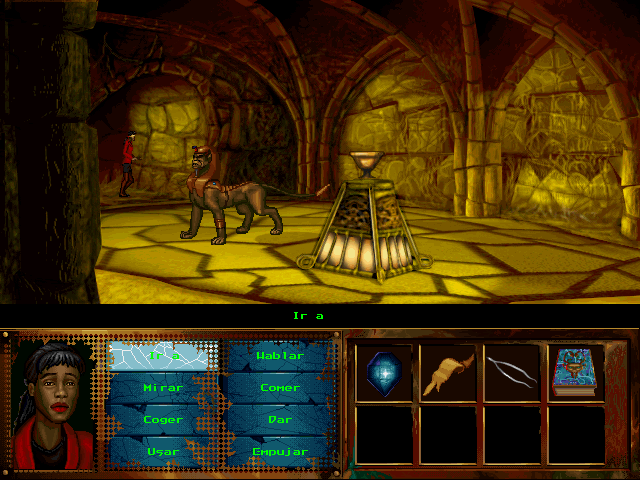Select the Empujar action
Viewport: 640px width, 480px height.
[279, 451]
